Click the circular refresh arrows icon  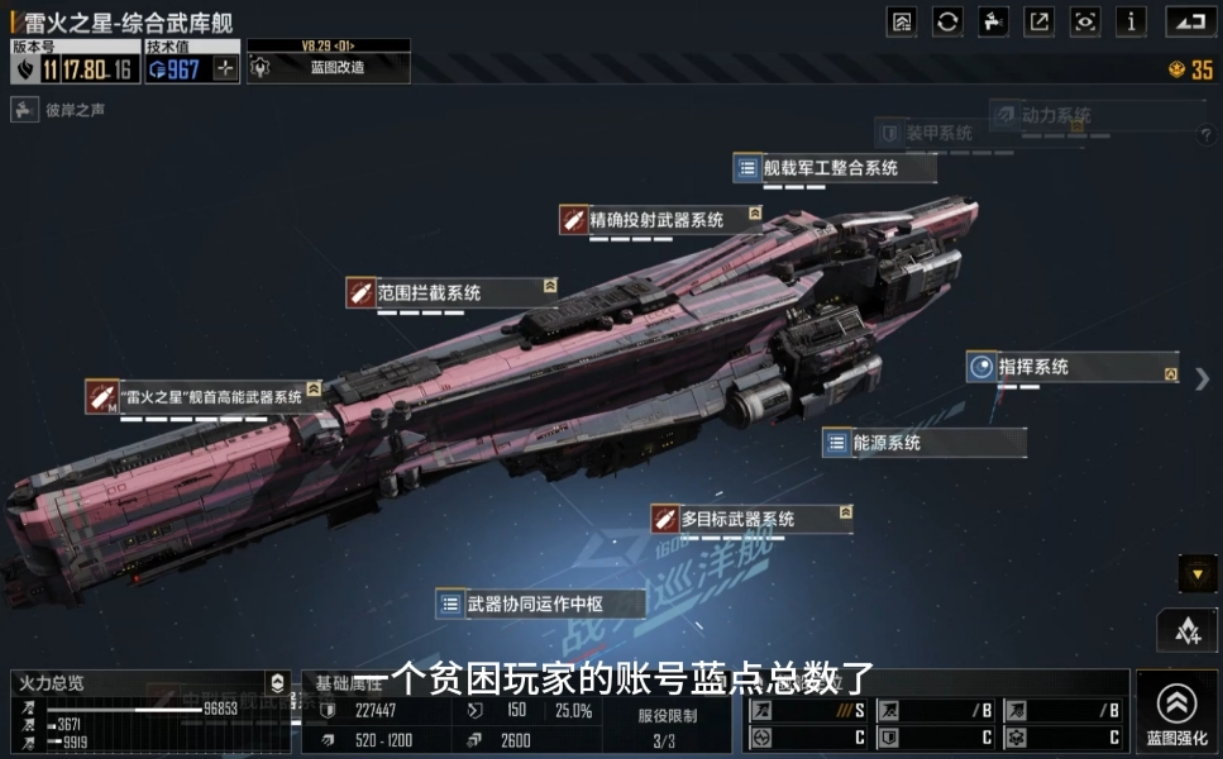point(947,22)
